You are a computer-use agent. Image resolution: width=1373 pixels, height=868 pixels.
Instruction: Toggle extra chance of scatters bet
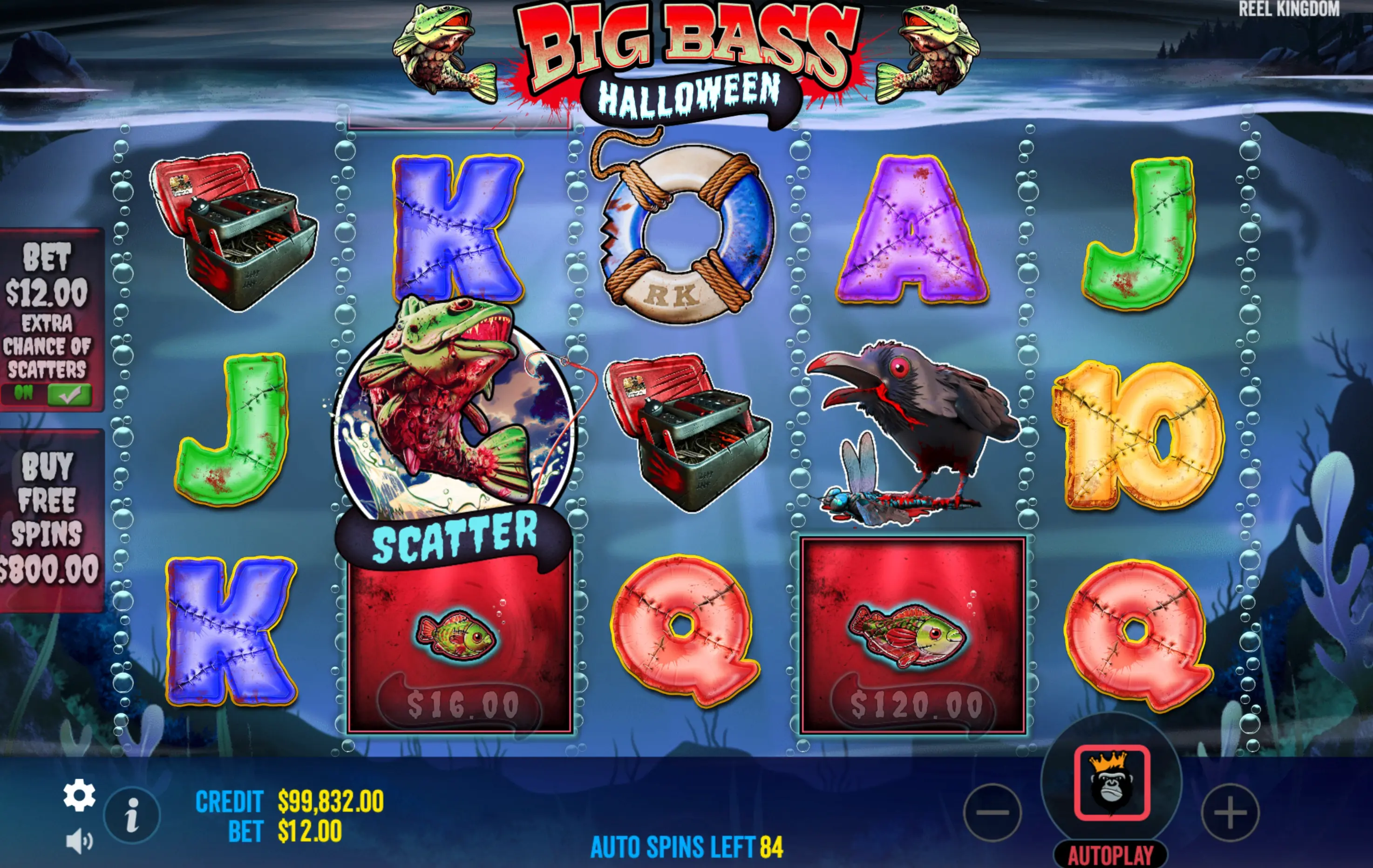pyautogui.click(x=68, y=394)
